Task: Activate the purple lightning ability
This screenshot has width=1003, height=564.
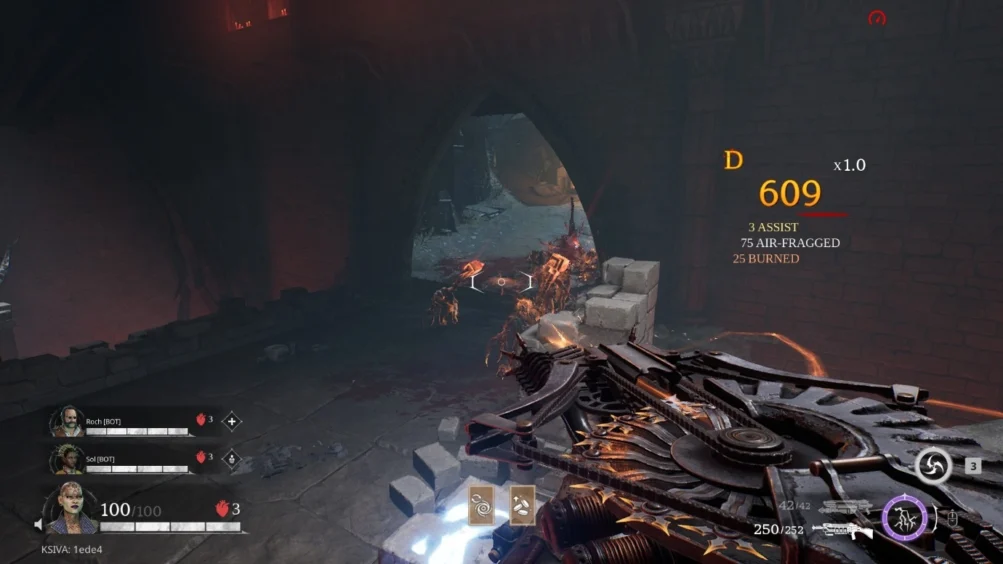Action: point(904,519)
